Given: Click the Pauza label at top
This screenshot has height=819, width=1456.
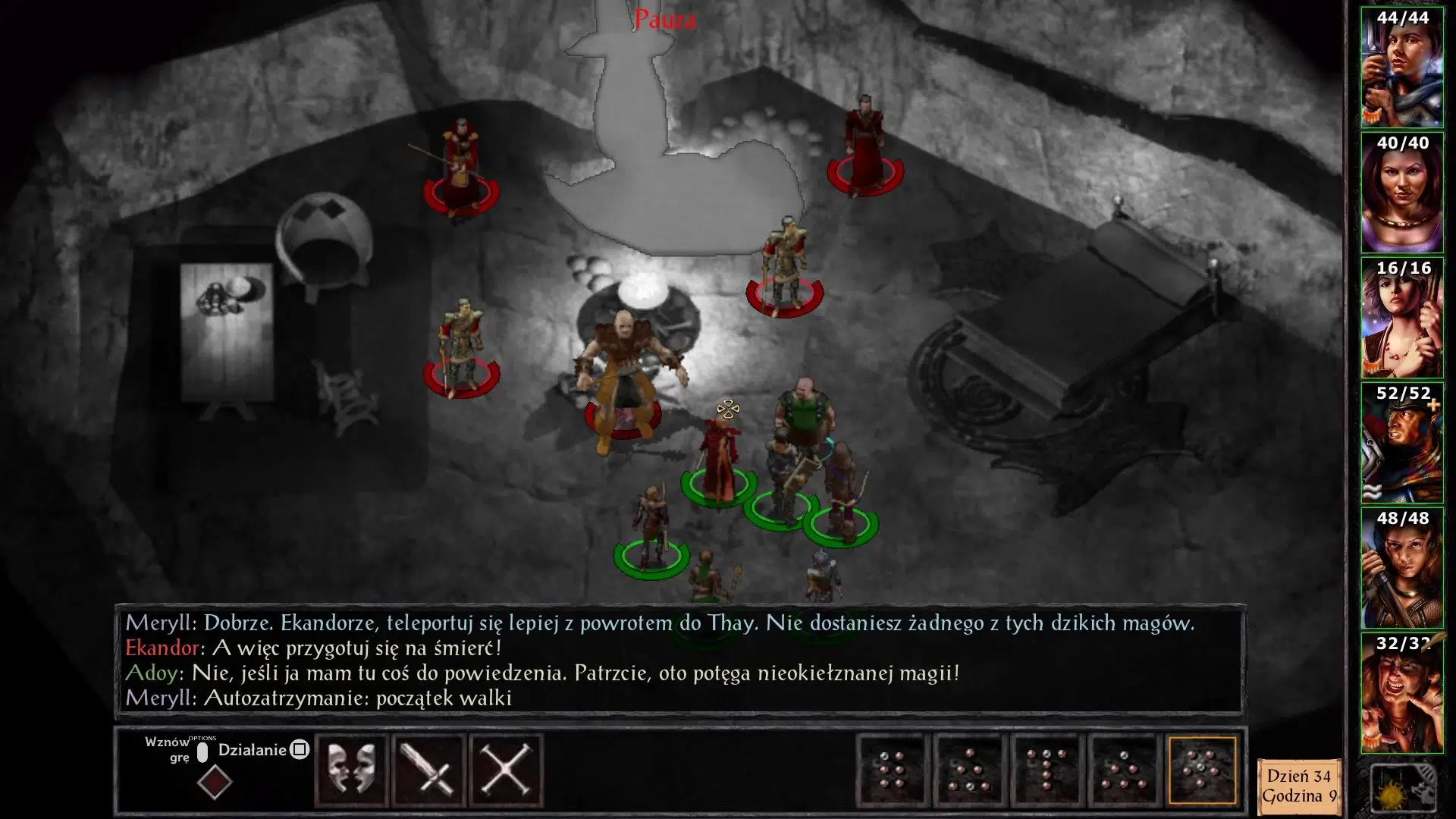Looking at the screenshot, I should [x=664, y=20].
